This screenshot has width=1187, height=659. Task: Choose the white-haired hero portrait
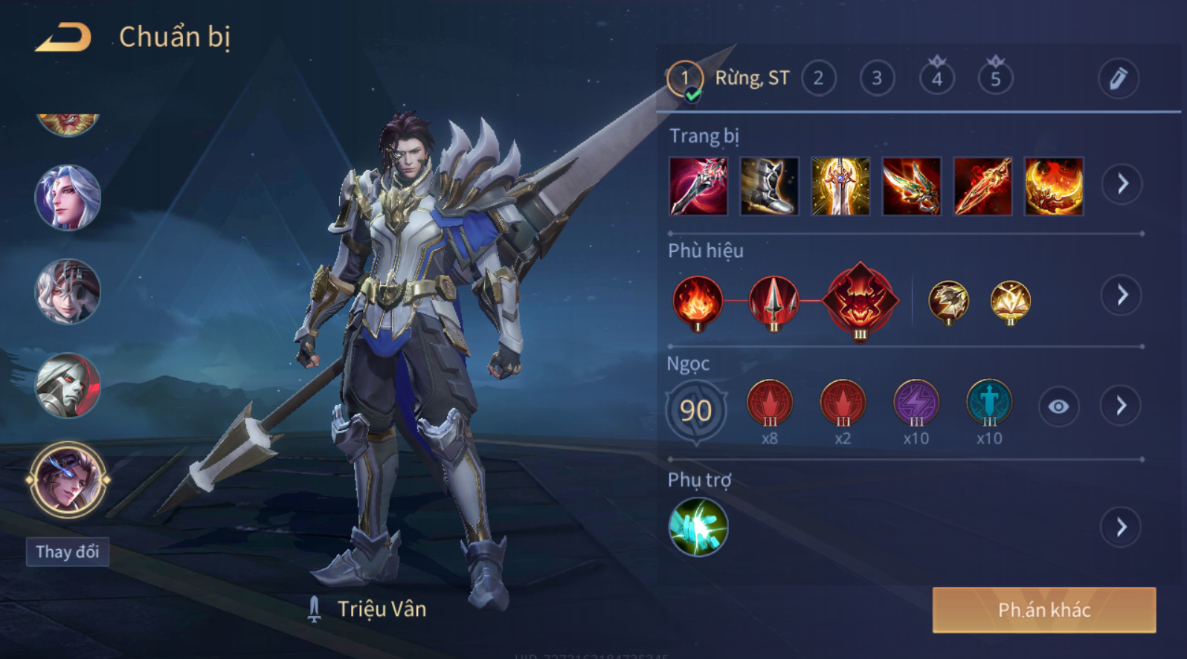[68, 198]
